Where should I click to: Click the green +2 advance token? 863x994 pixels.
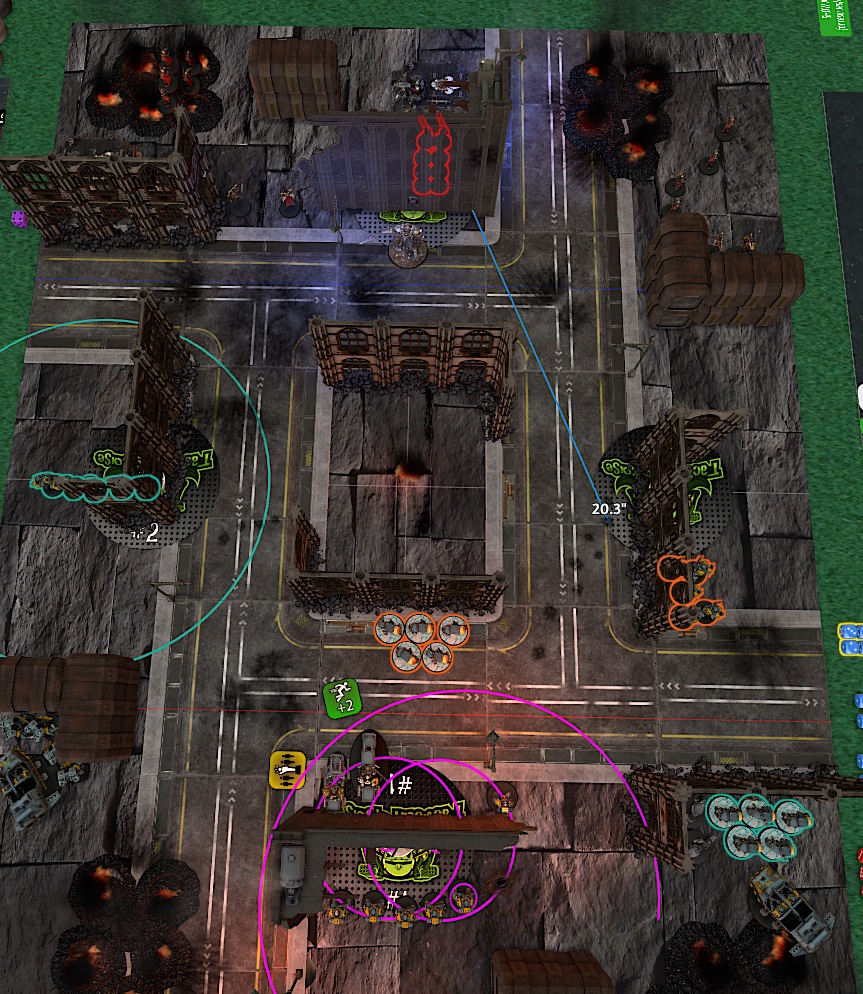pyautogui.click(x=342, y=697)
